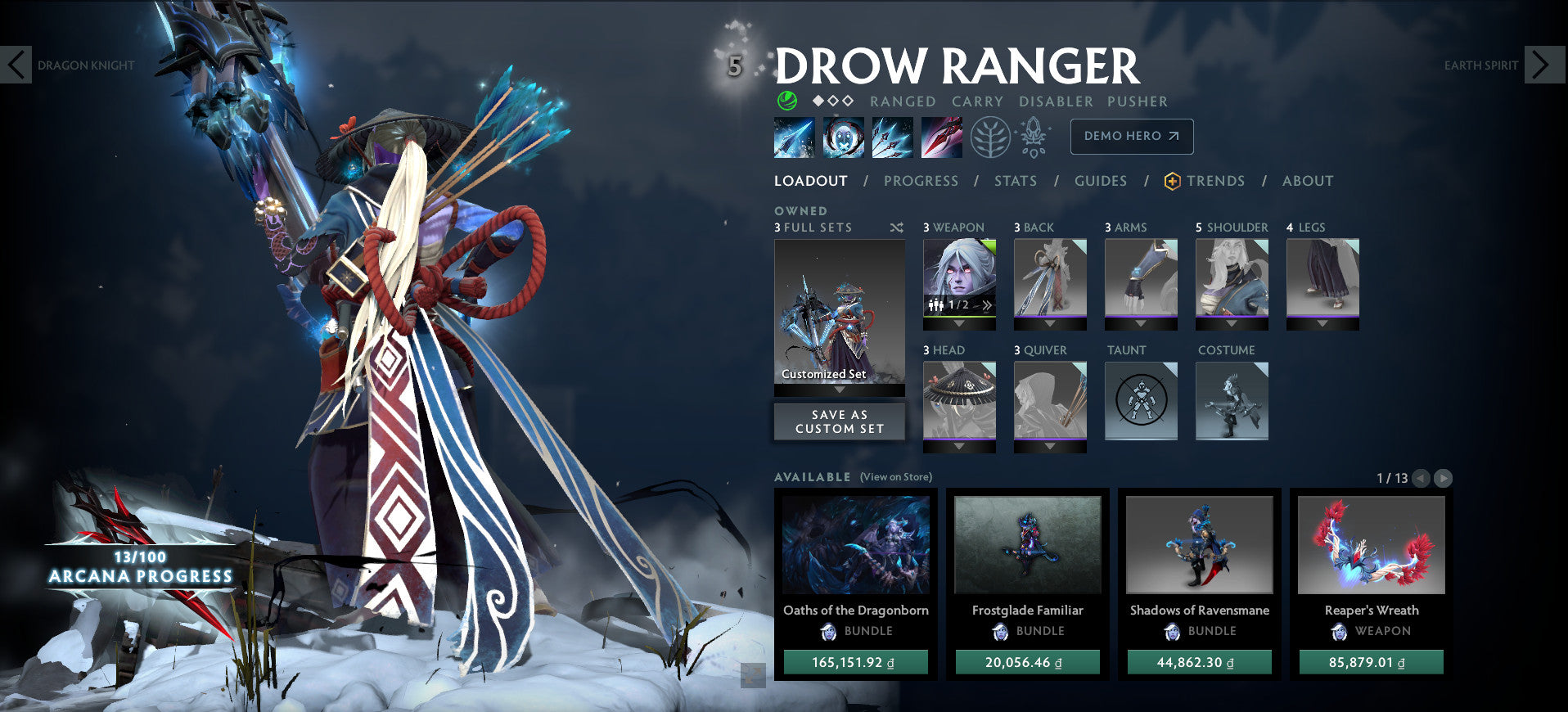Open the Gust ability icon
This screenshot has width=1568, height=712.
[844, 137]
